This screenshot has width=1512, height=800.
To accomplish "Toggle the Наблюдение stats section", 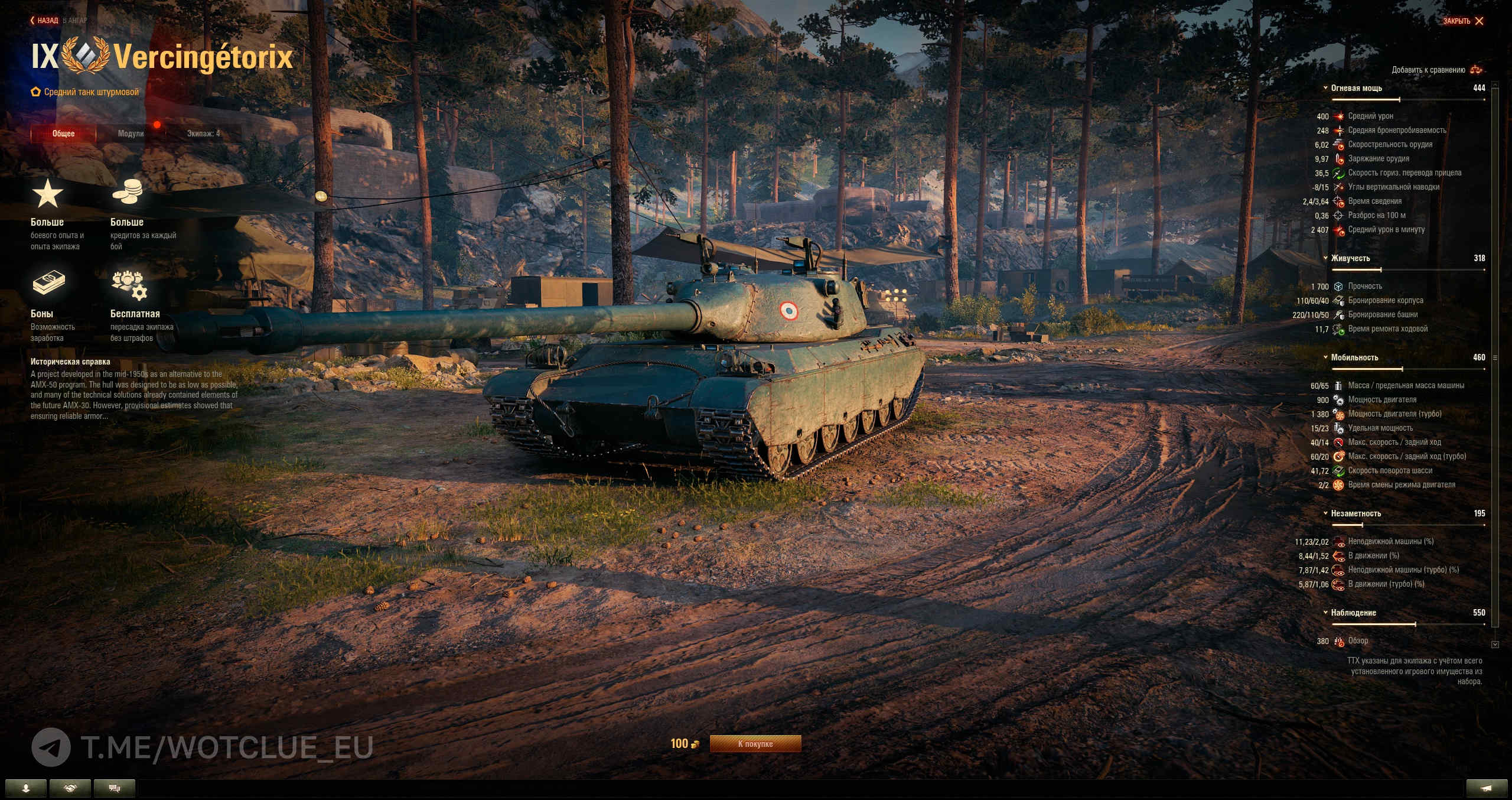I will (x=1353, y=613).
